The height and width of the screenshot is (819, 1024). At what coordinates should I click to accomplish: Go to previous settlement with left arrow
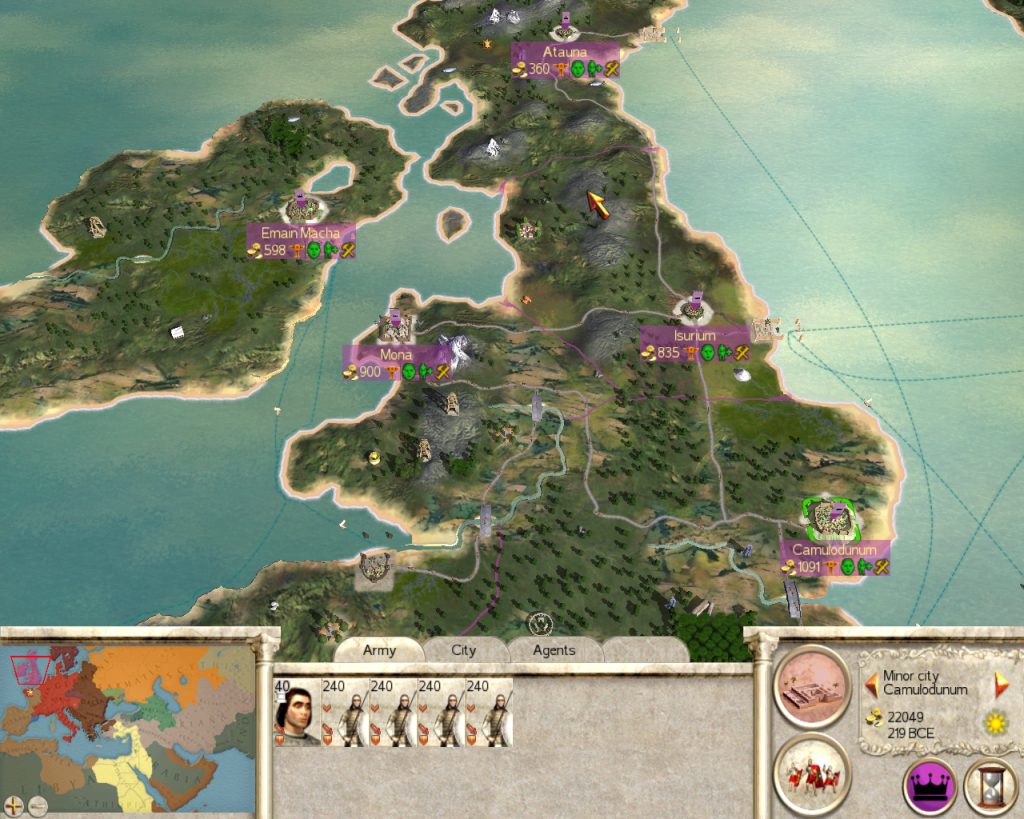pos(871,684)
